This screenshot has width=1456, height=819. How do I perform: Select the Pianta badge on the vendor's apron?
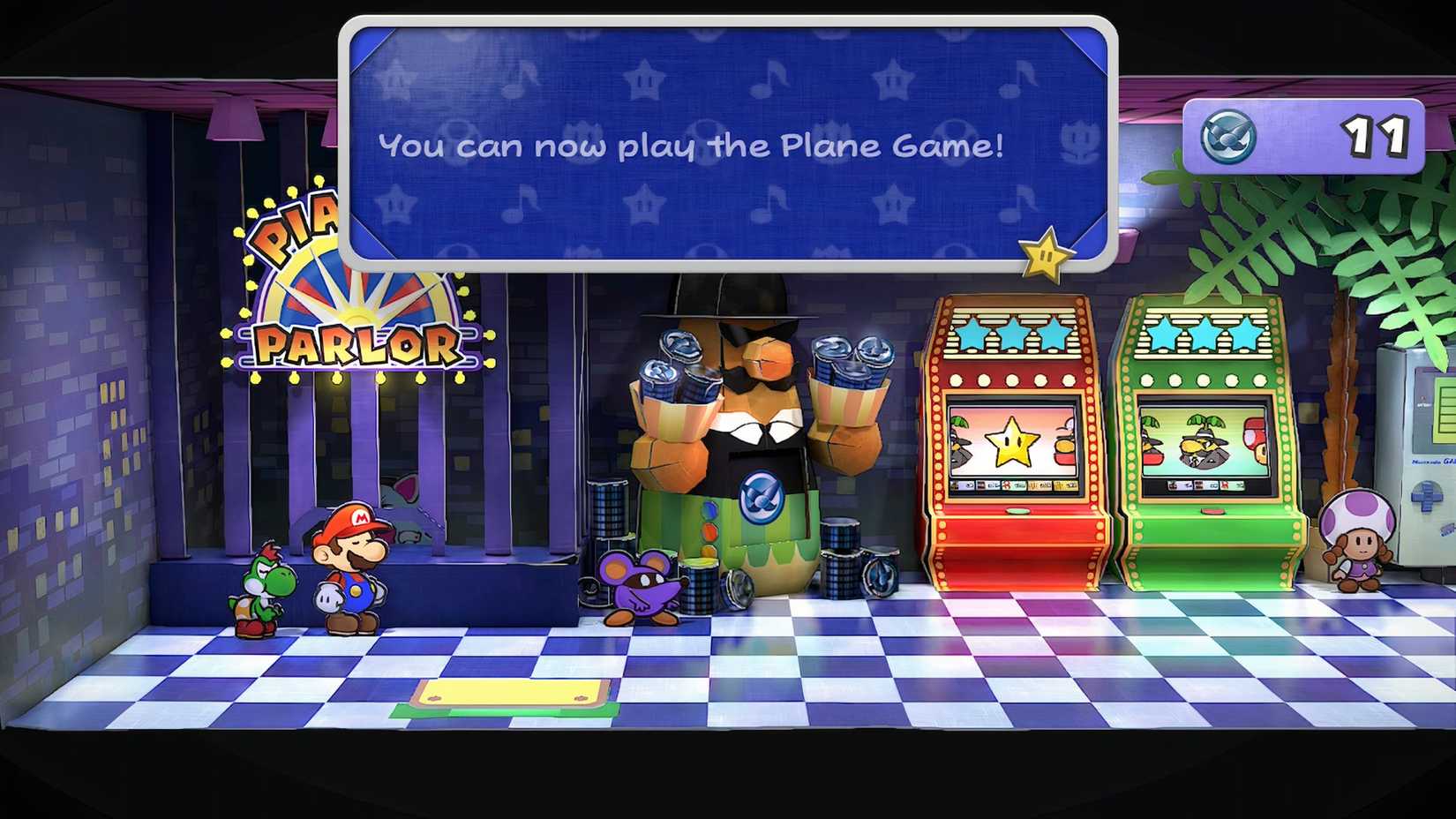(761, 496)
